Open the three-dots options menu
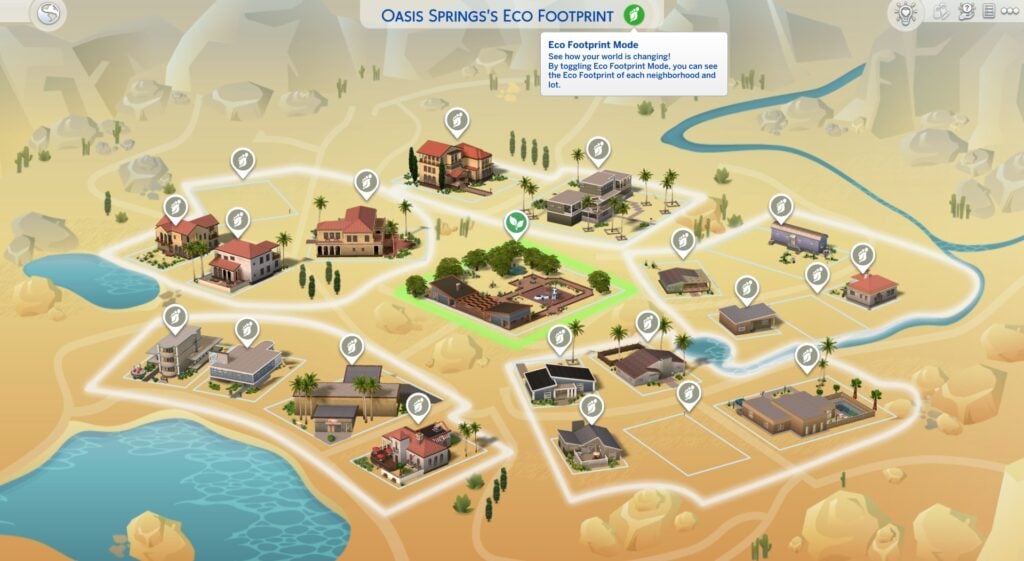 (x=1010, y=12)
